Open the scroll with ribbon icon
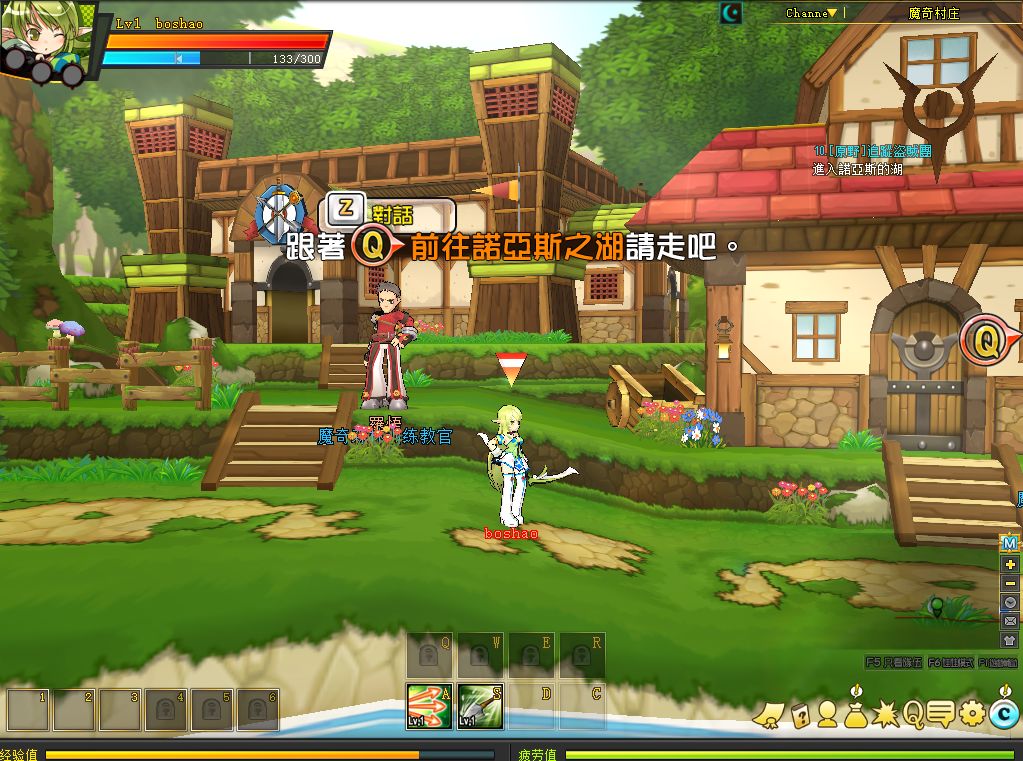 pyautogui.click(x=768, y=713)
